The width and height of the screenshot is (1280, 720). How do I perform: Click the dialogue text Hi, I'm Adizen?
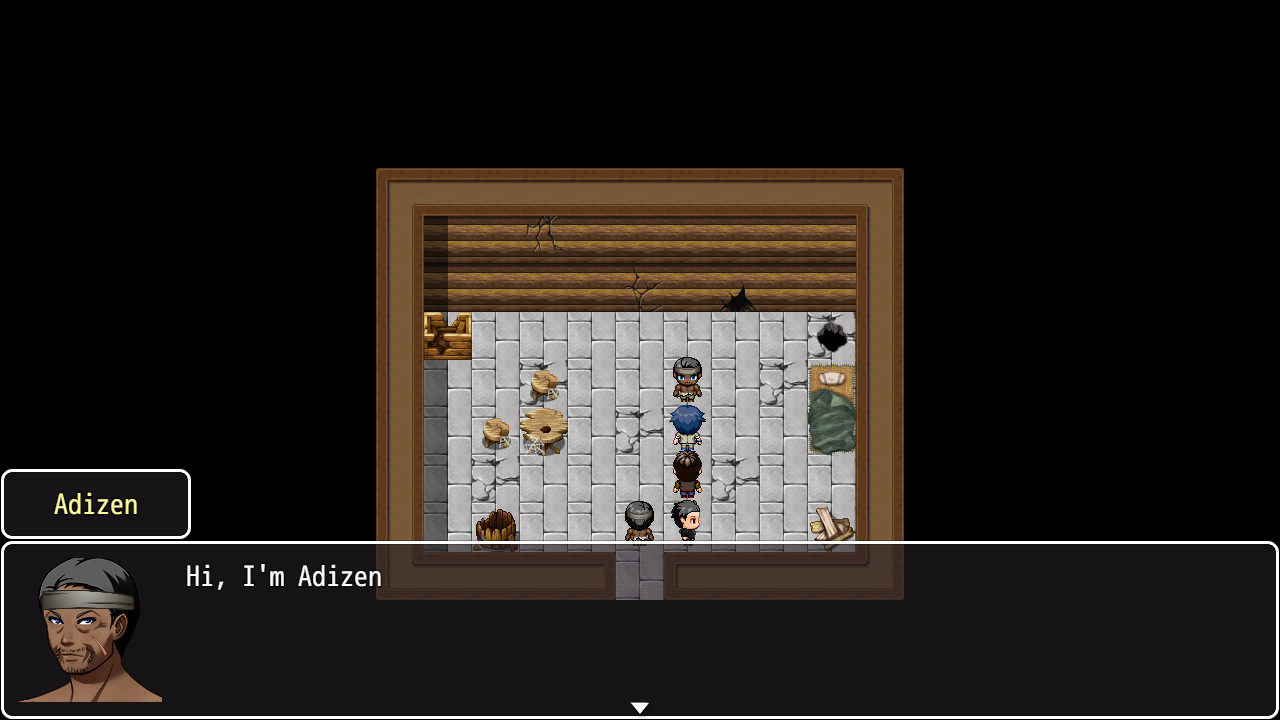pos(283,576)
